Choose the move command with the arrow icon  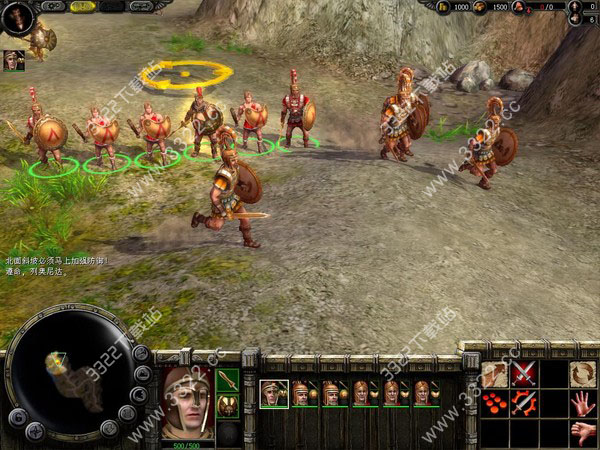(x=495, y=373)
